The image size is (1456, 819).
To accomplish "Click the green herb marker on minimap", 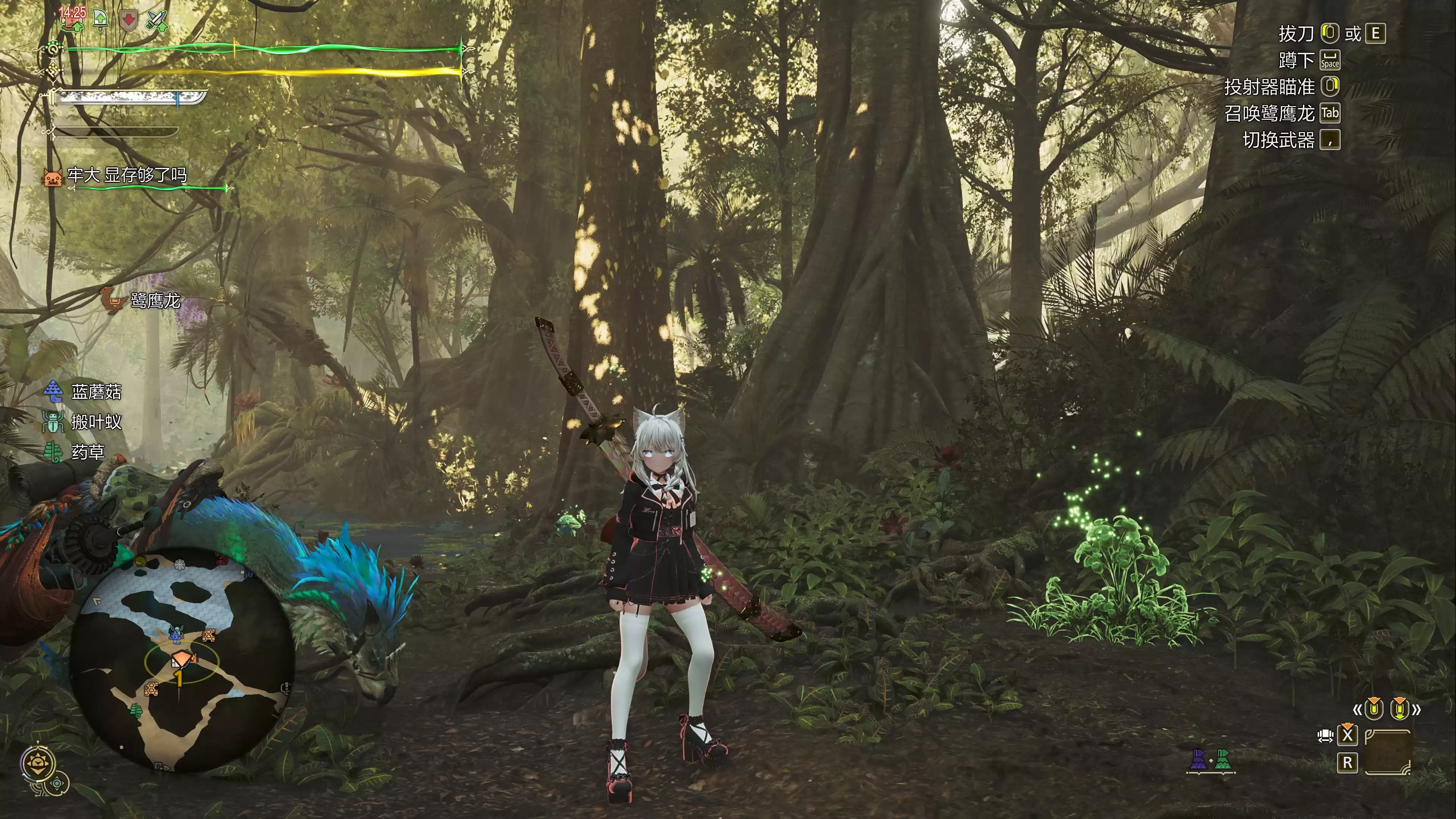I will click(136, 710).
